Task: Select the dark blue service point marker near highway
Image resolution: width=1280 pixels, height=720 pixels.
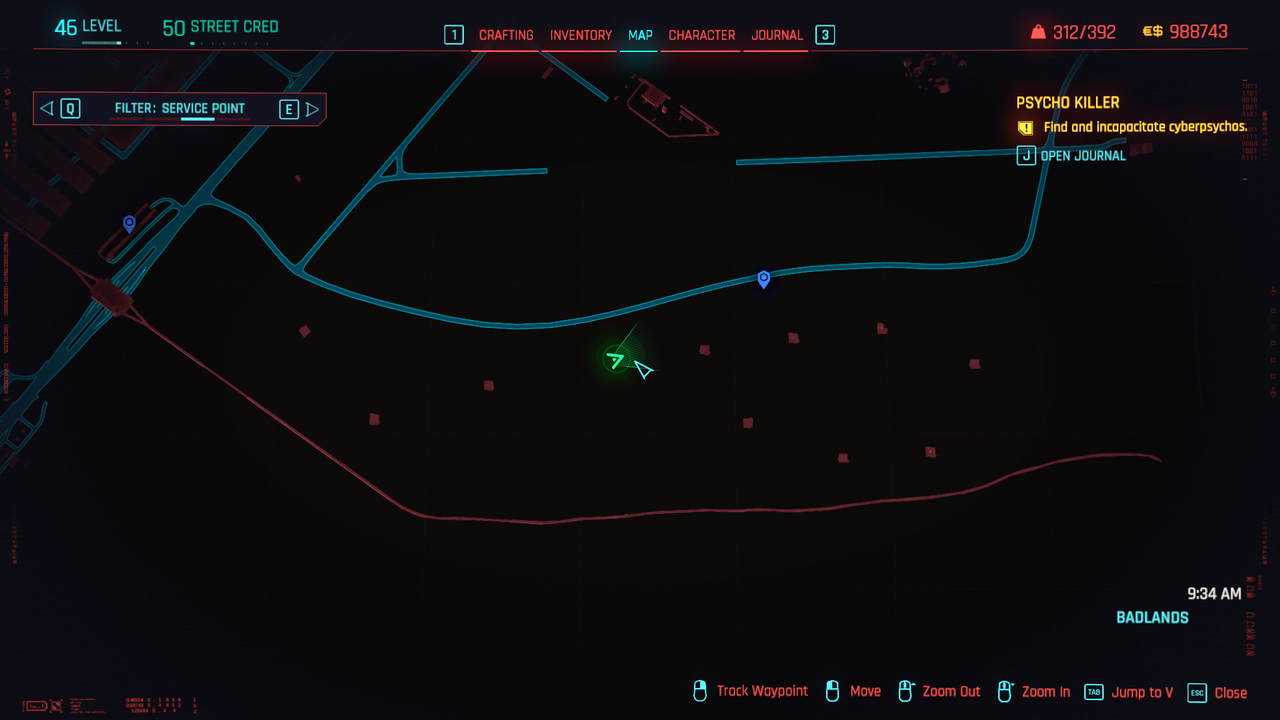Action: tap(129, 223)
